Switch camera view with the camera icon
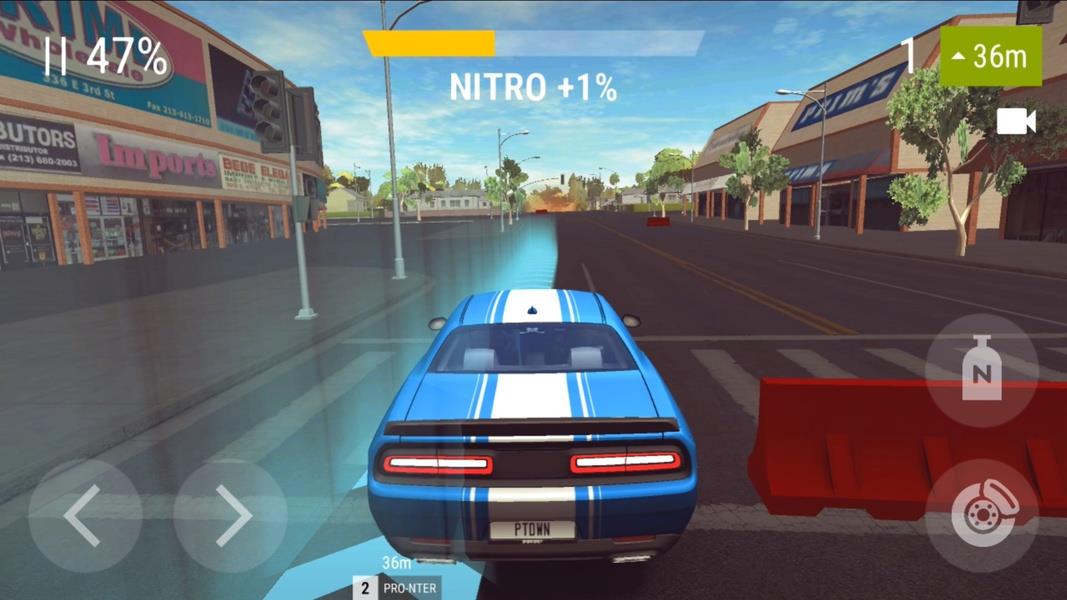Image resolution: width=1067 pixels, height=600 pixels. pos(1016,122)
